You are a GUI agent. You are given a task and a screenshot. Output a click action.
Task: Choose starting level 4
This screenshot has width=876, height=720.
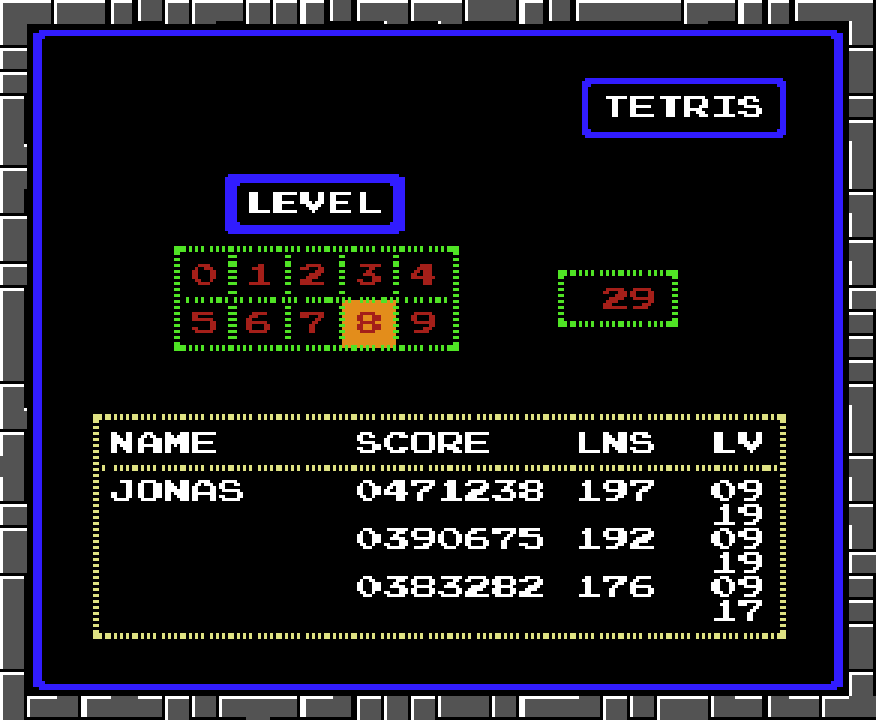[x=423, y=274]
